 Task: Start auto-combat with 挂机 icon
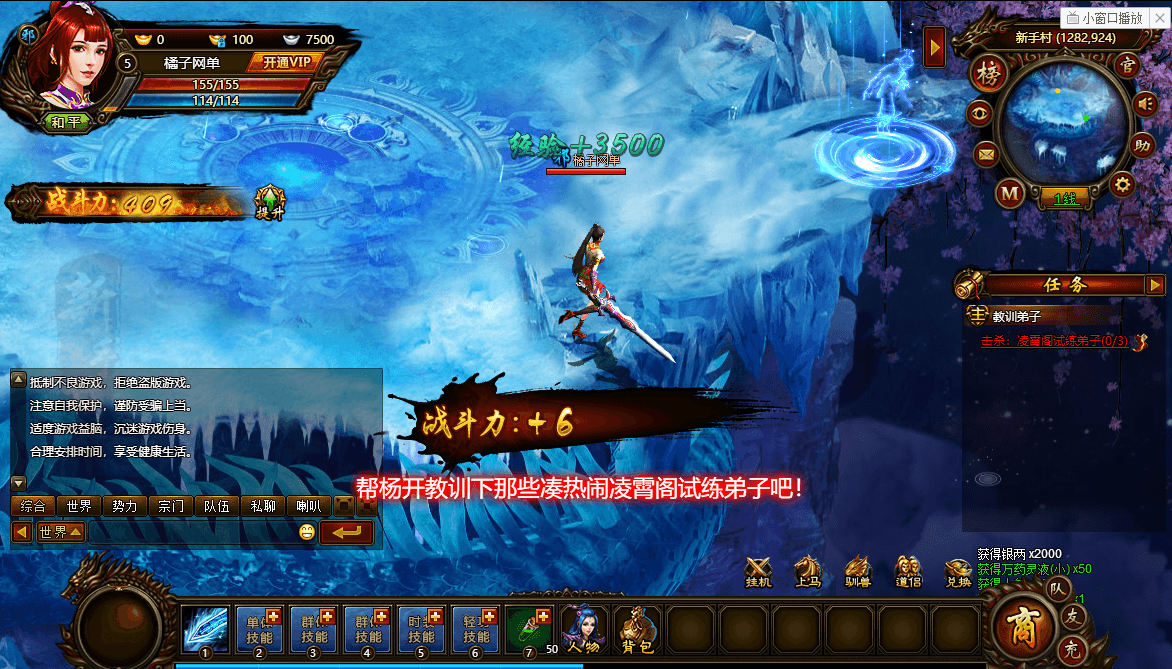(759, 572)
